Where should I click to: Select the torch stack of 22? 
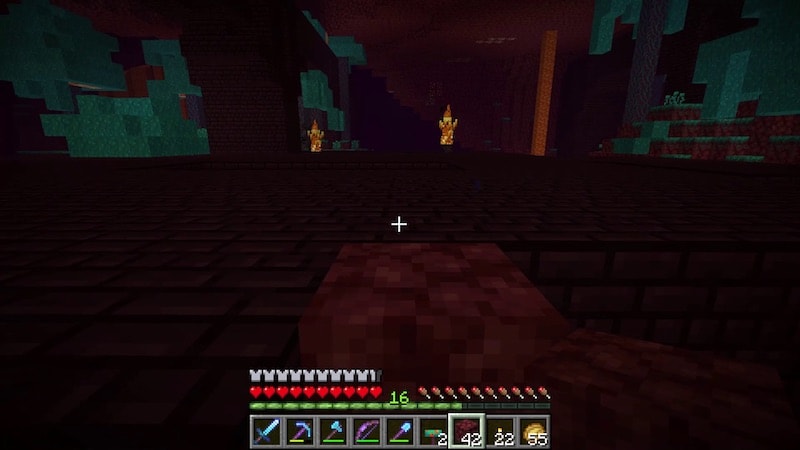(500, 431)
